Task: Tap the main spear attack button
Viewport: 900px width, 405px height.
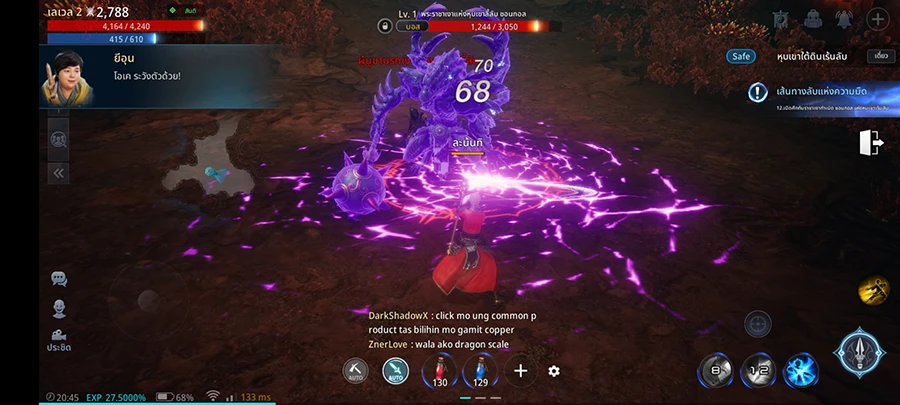Action: (858, 354)
